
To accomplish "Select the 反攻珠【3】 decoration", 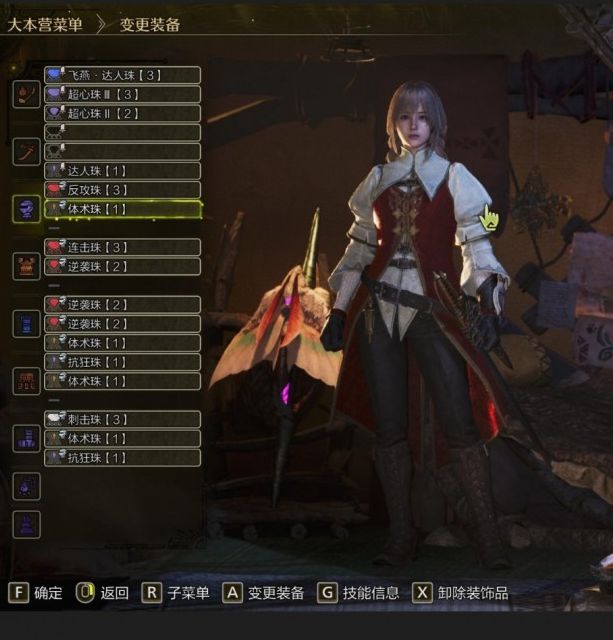I will coord(122,190).
